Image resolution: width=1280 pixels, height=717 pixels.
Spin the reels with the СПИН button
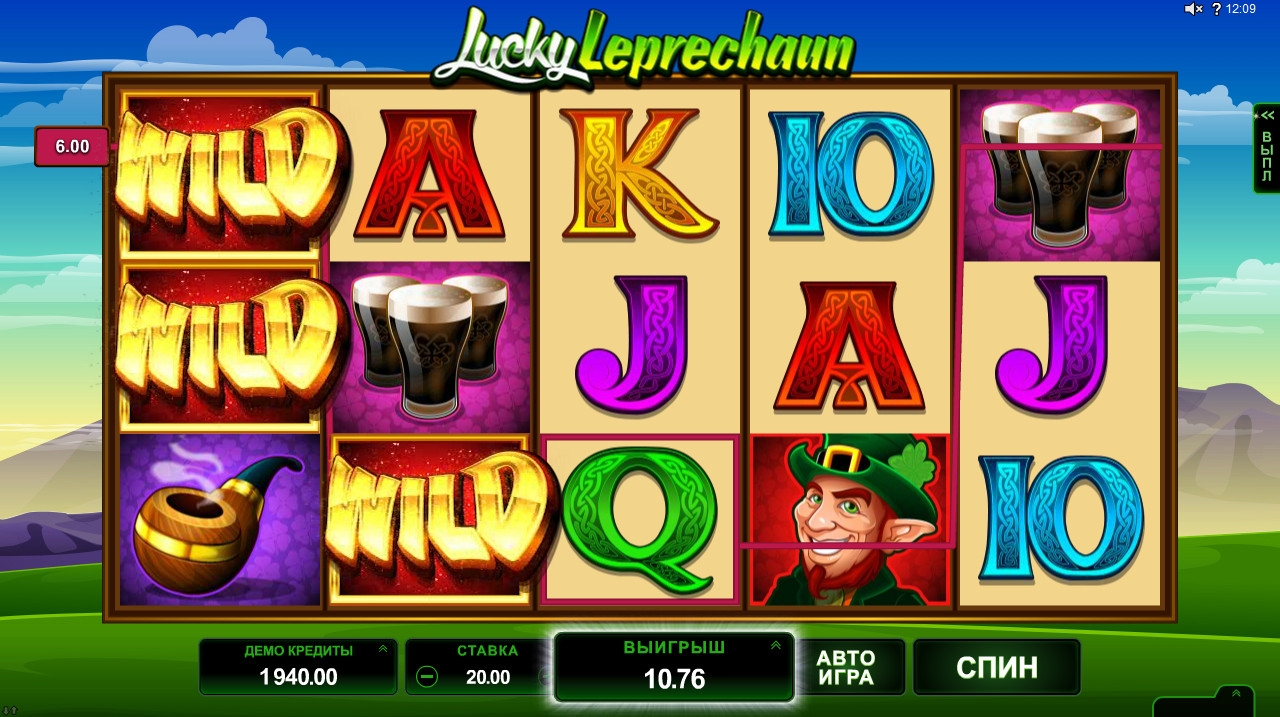pyautogui.click(x=996, y=667)
